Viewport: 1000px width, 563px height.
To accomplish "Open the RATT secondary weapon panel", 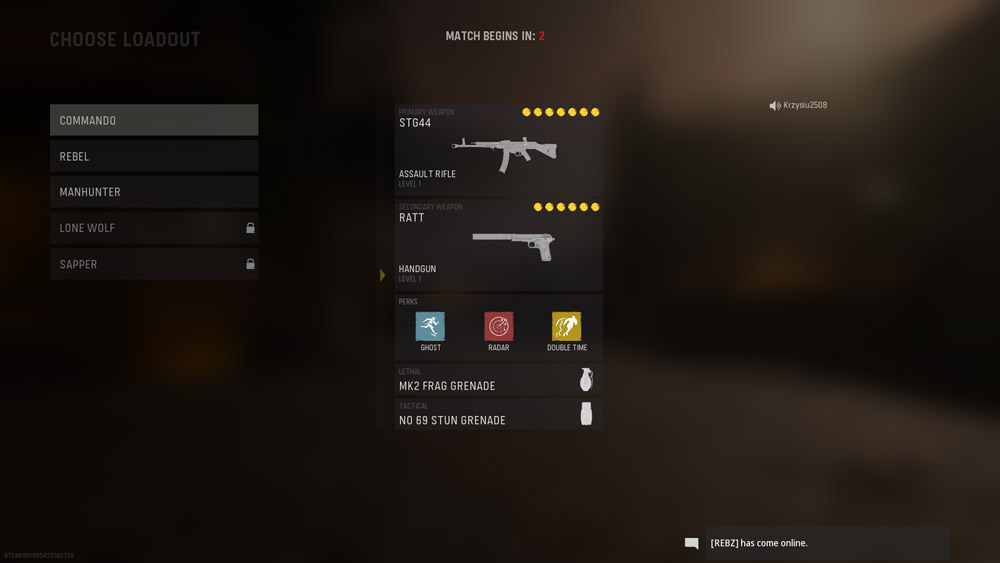I will click(499, 245).
